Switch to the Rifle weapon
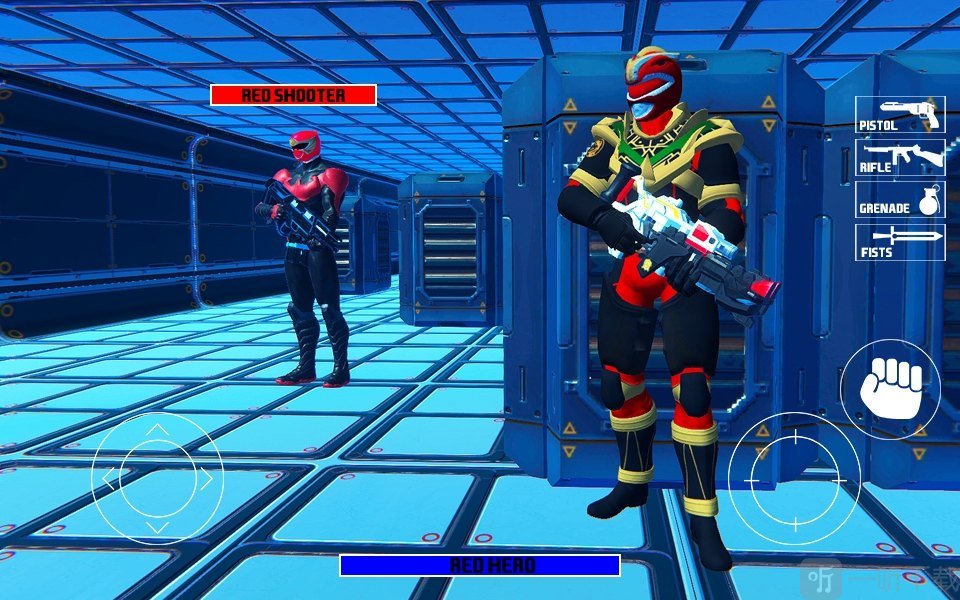960x600 pixels. (900, 158)
